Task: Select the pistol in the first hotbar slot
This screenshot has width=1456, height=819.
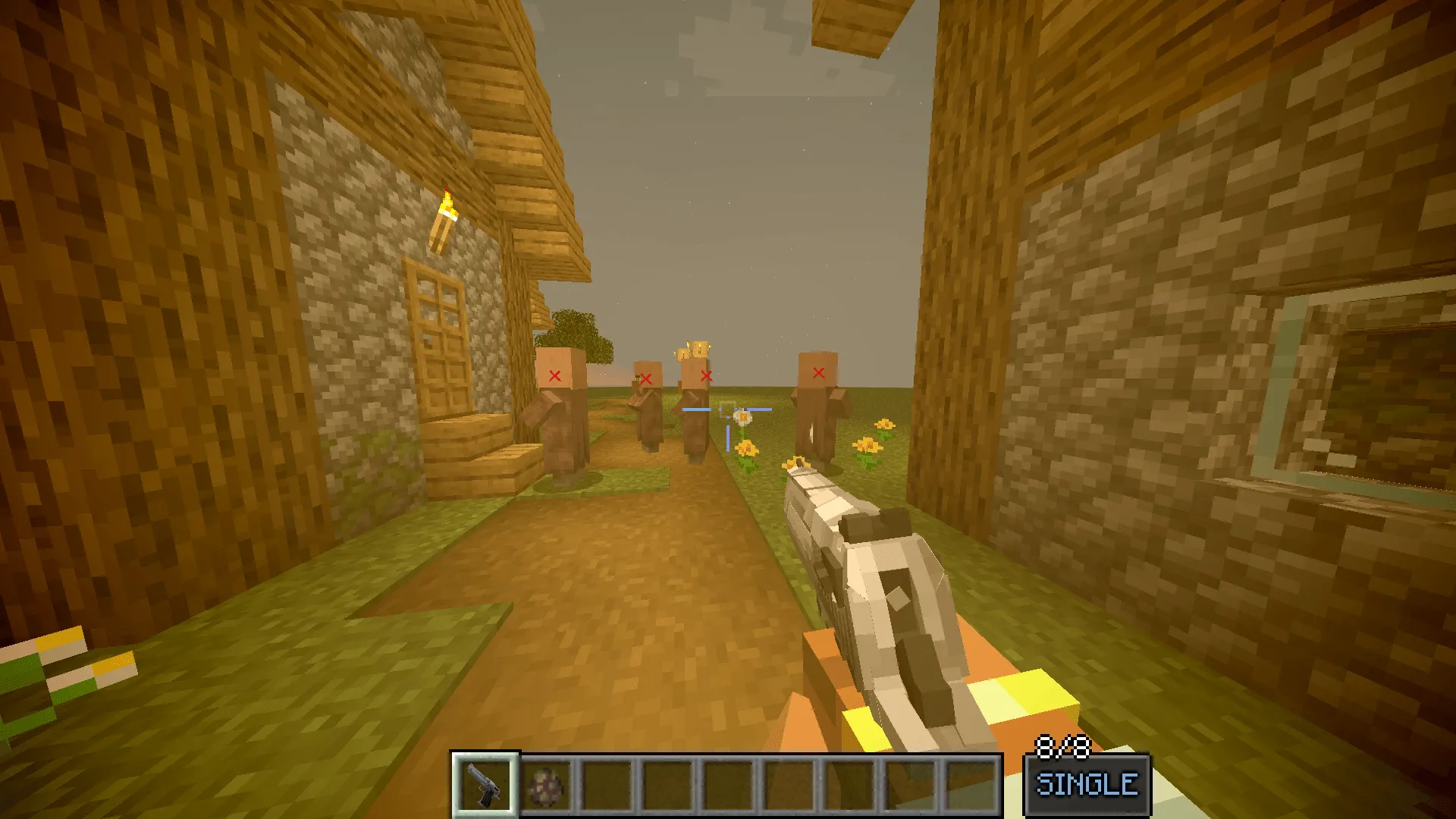Action: pyautogui.click(x=486, y=783)
